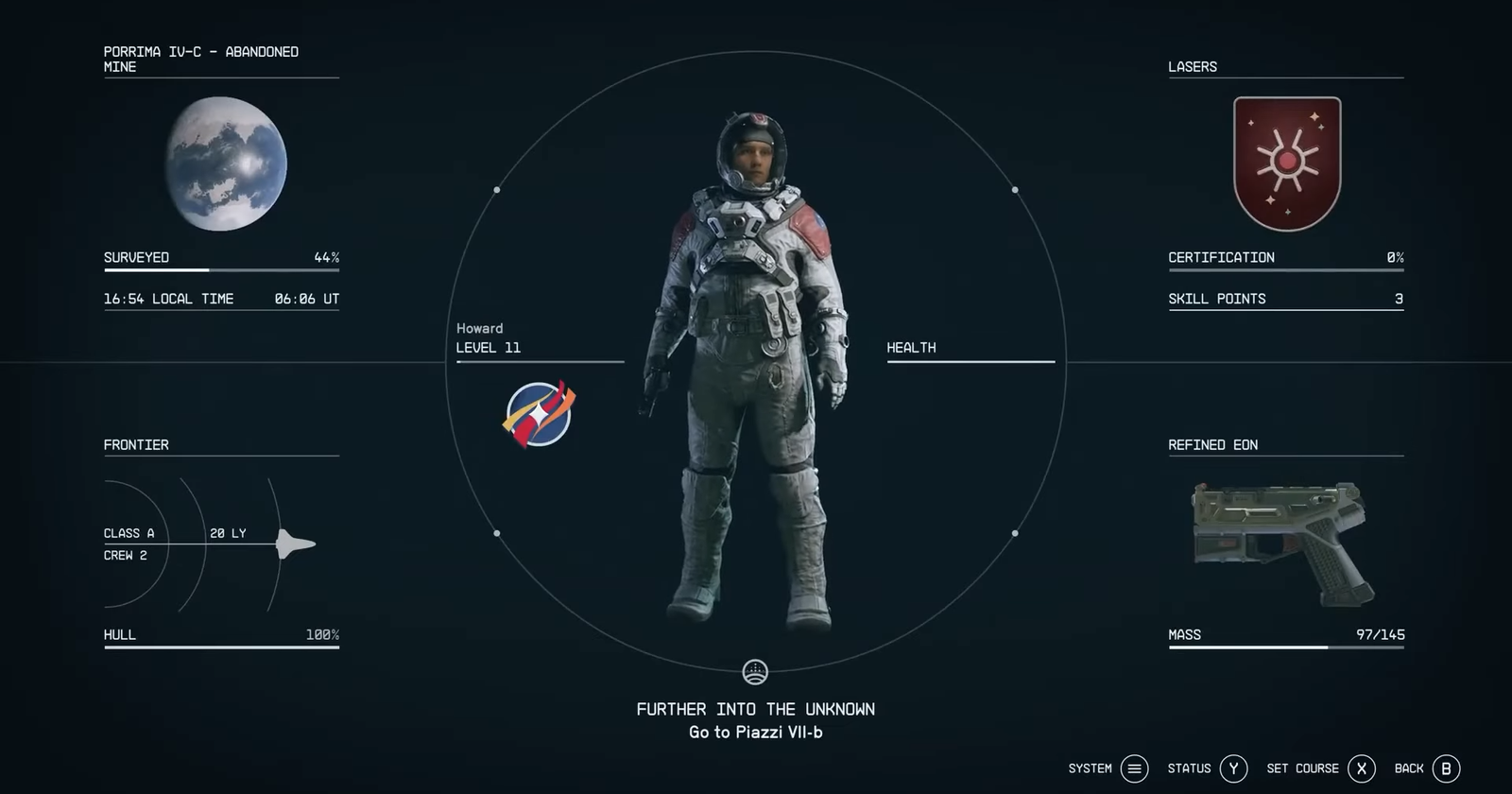Open the Porrima IV-c planet map
The height and width of the screenshot is (794, 1512).
click(x=227, y=164)
